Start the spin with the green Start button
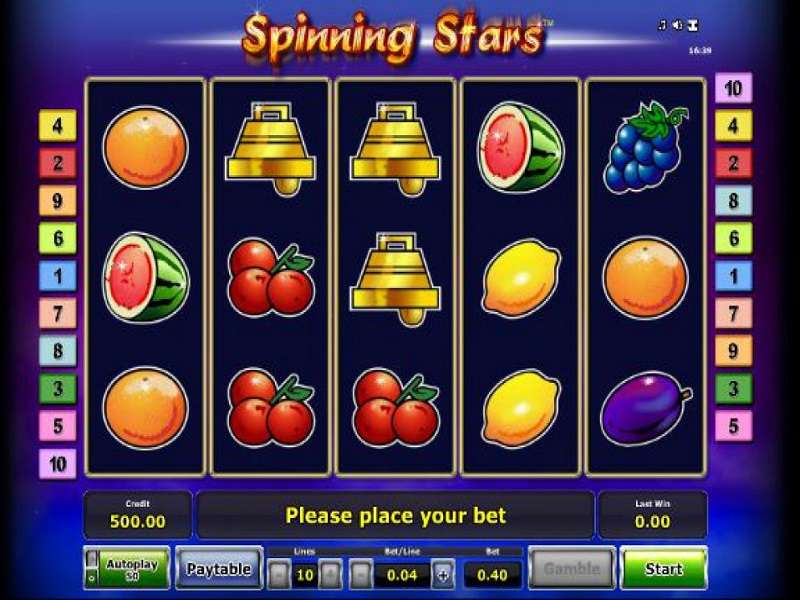Screen dimensions: 800x600 pyautogui.click(x=663, y=568)
